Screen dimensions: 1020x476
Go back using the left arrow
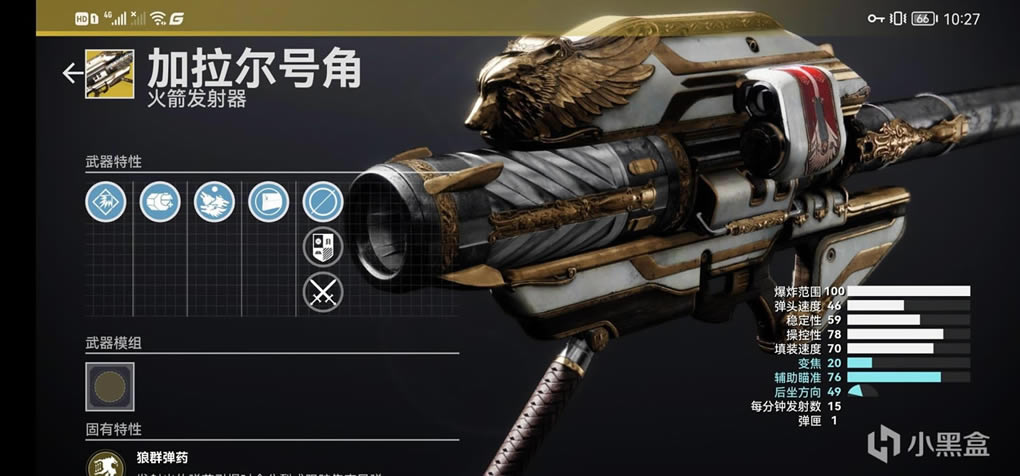[x=72, y=73]
